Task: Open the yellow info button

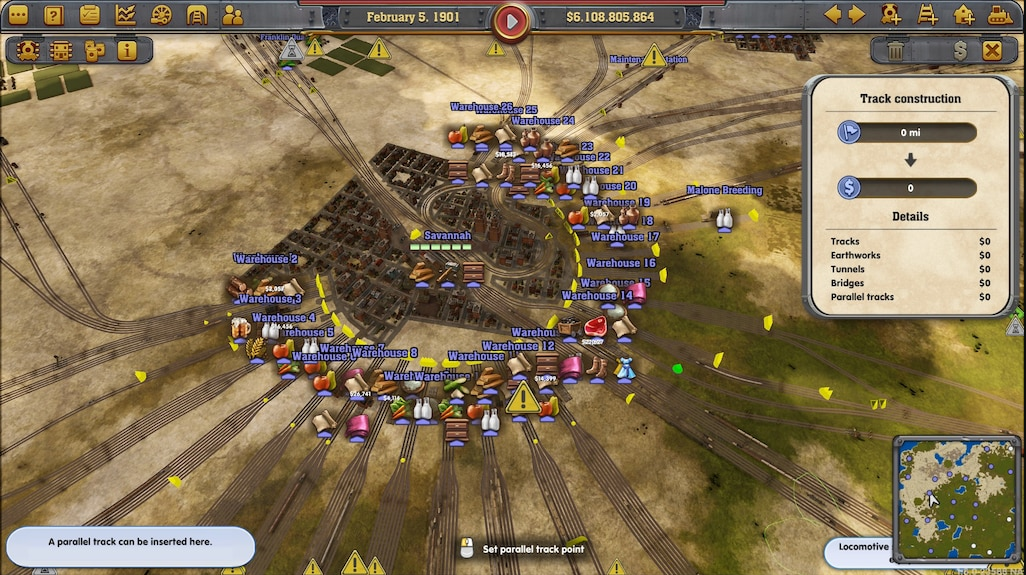Action: pyautogui.click(x=127, y=50)
